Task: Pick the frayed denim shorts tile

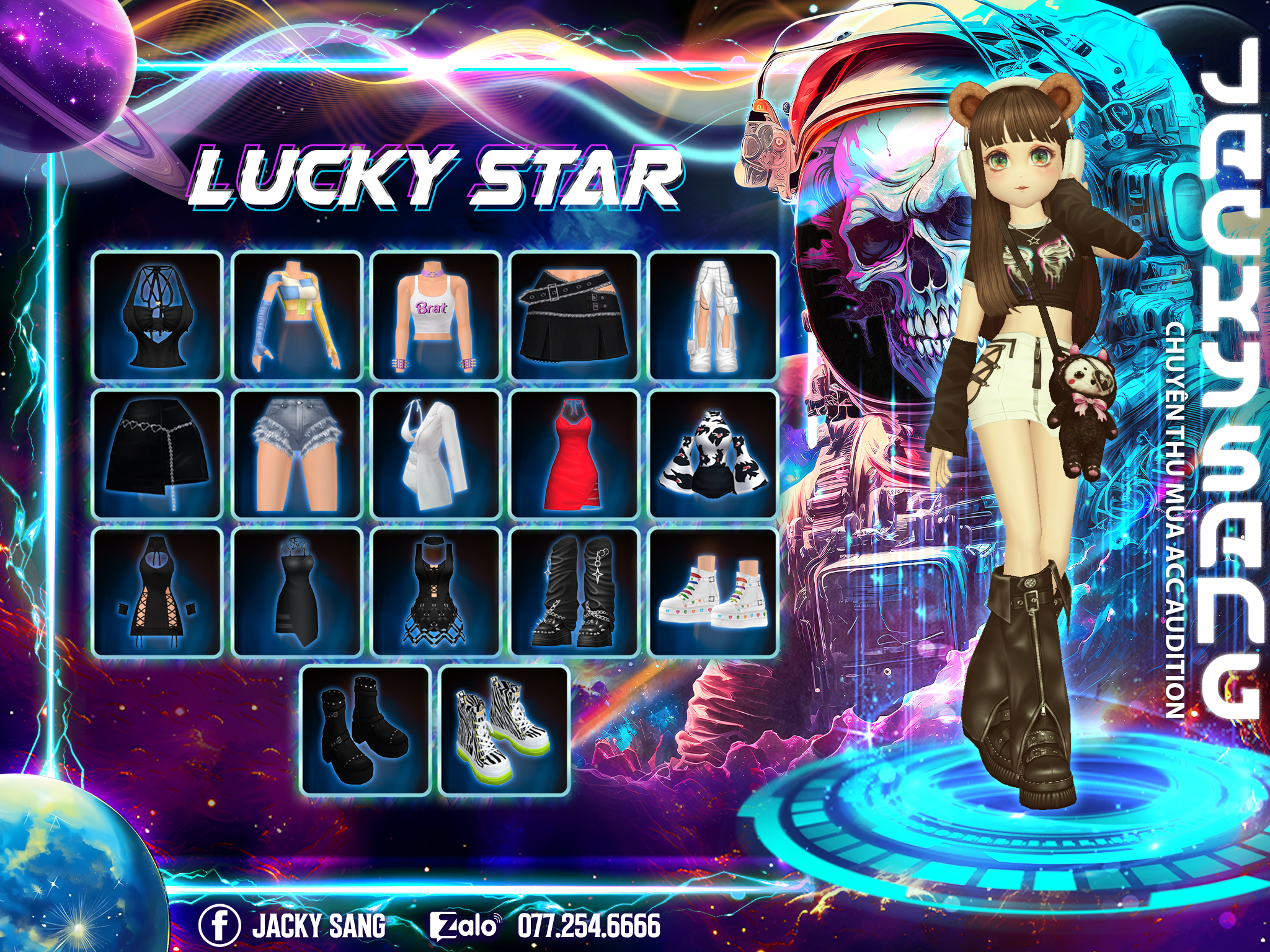Action: (296, 454)
